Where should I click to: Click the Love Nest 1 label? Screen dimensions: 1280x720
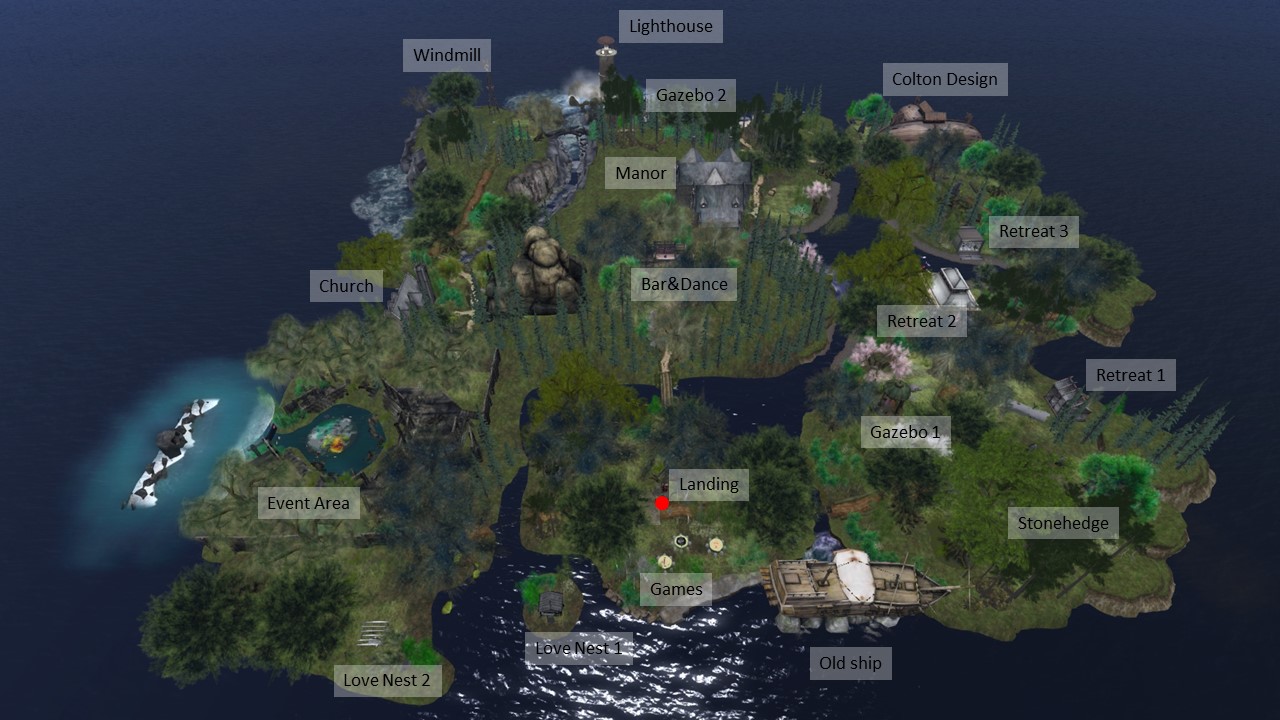click(578, 648)
